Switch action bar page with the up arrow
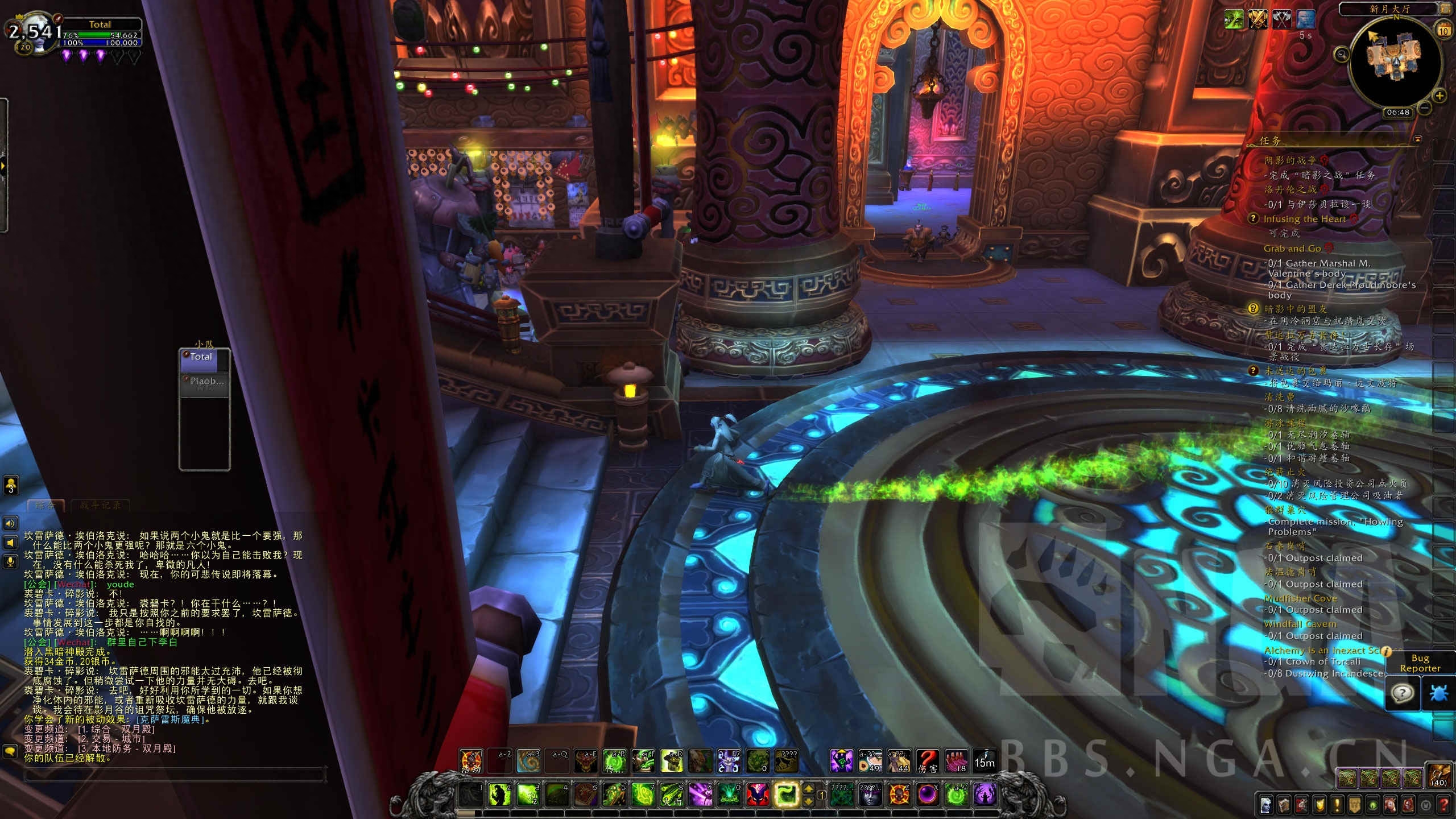Screen dimensions: 1456x819 809,789
